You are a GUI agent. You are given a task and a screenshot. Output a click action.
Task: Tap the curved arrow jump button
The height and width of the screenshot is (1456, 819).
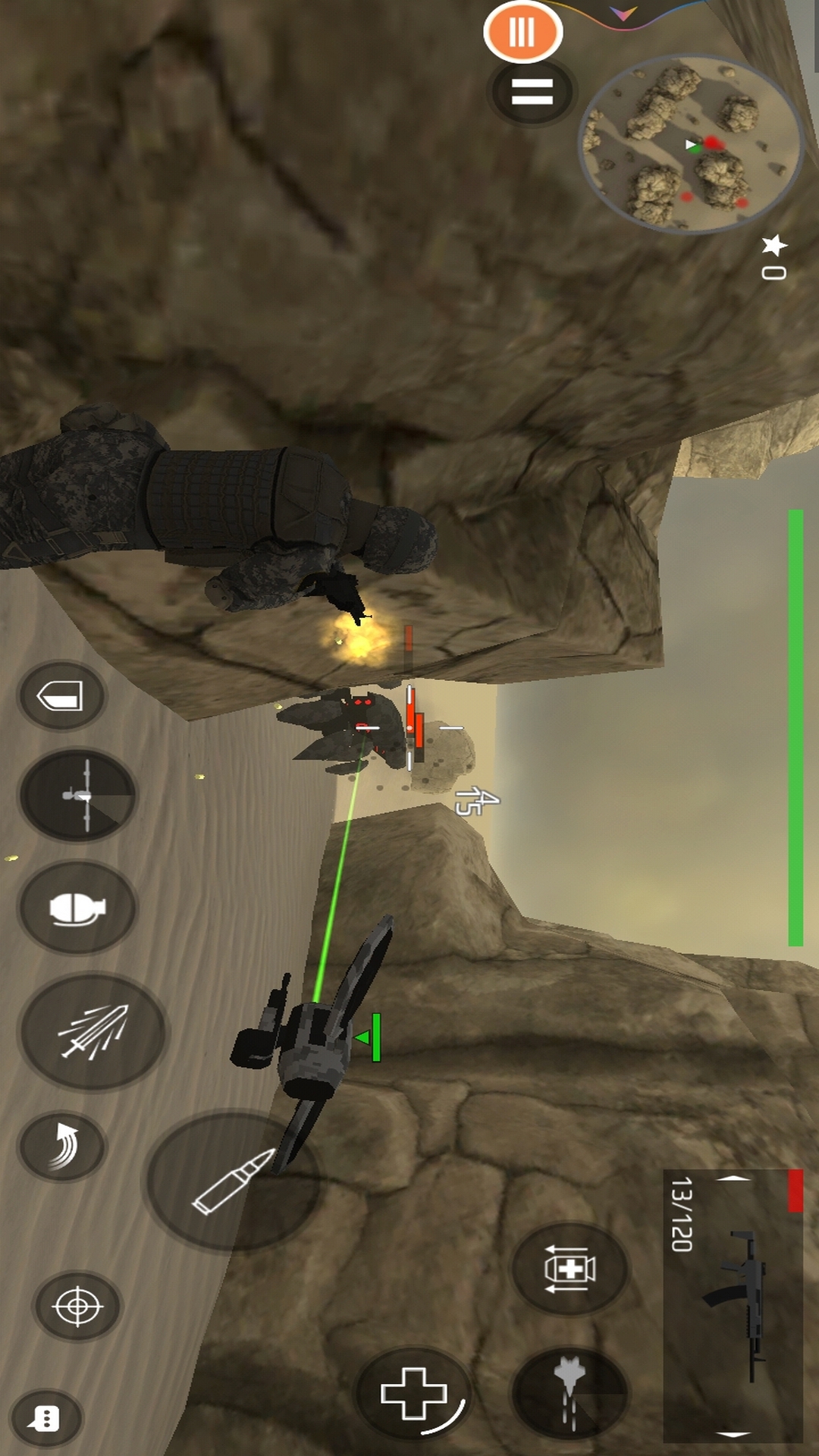[x=62, y=1146]
